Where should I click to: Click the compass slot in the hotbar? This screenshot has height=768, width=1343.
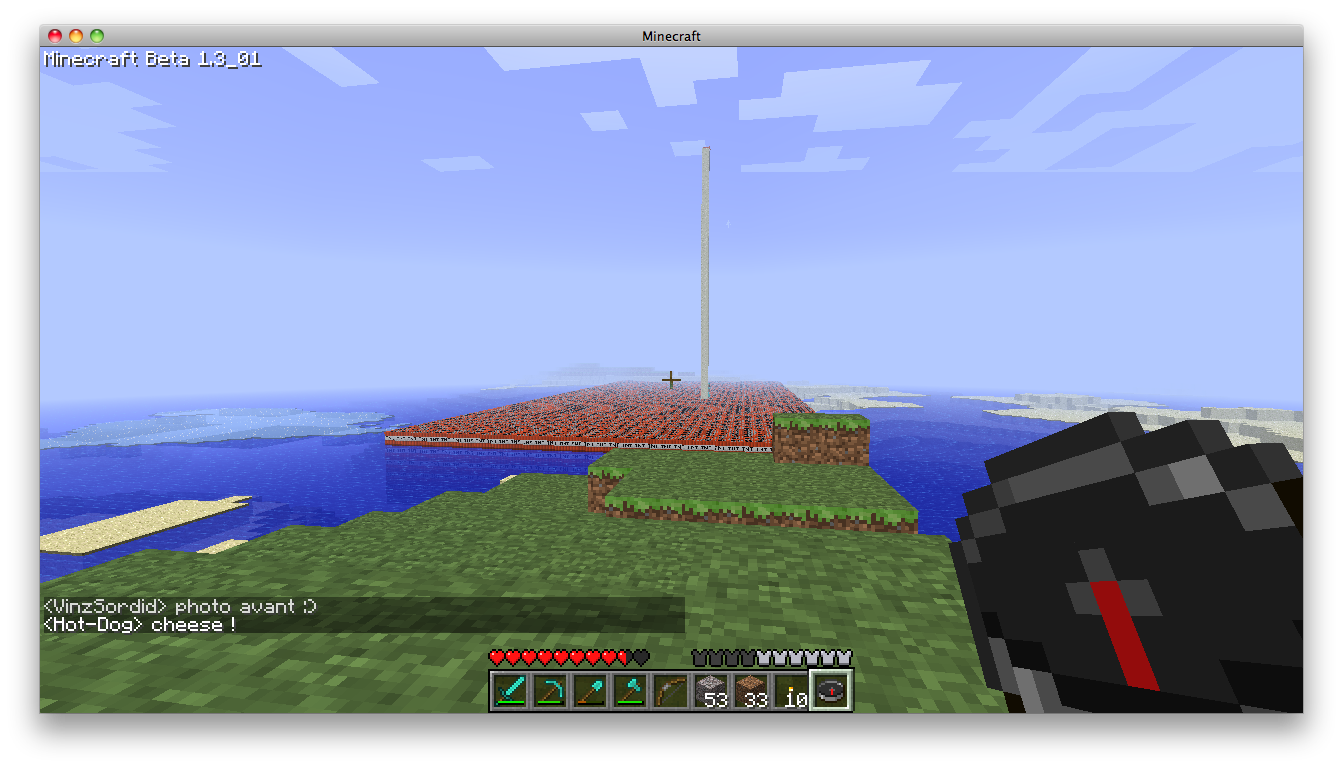(831, 691)
